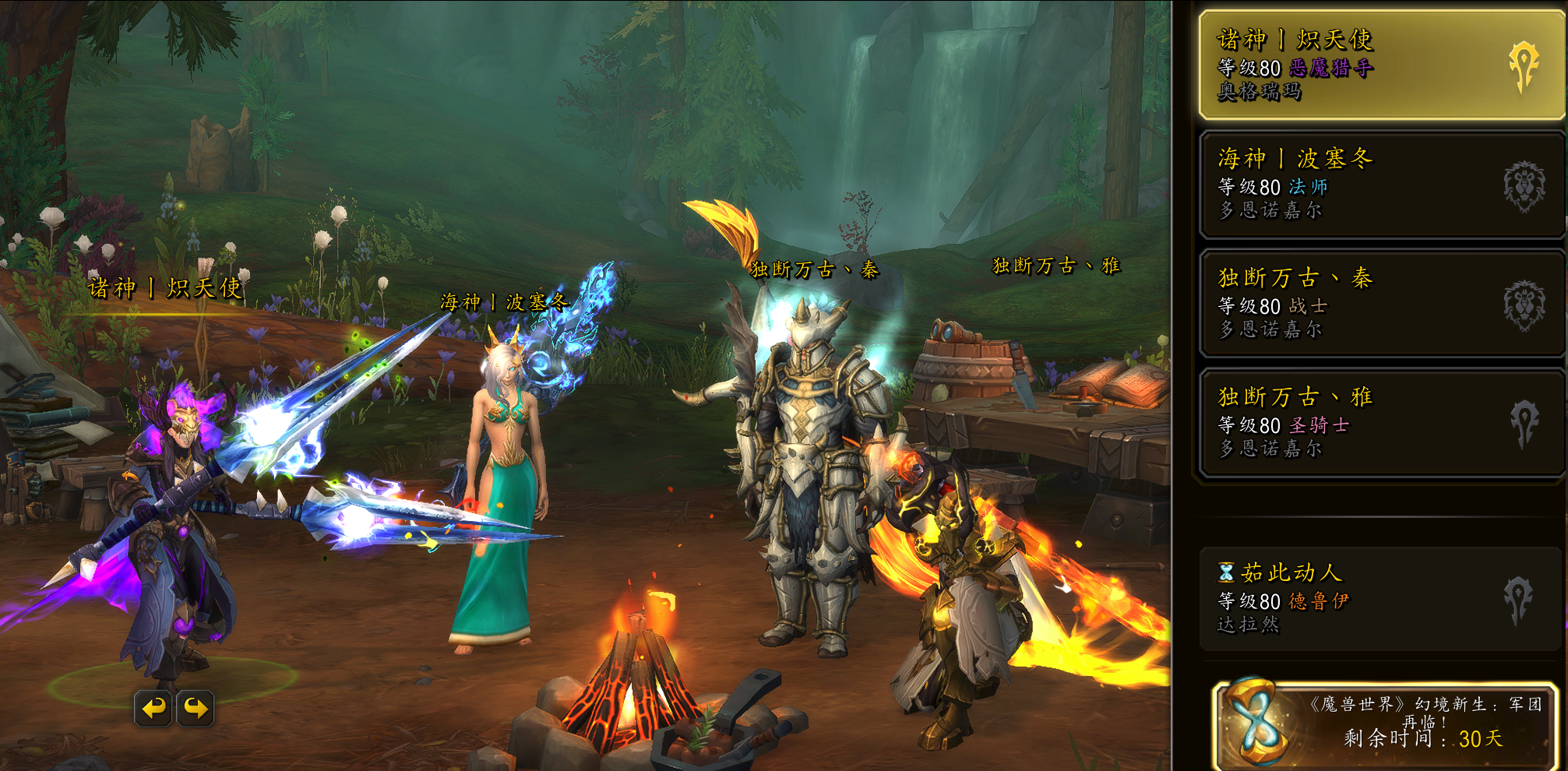Rotate character with the right arrow button
Viewport: 1568px width, 771px height.
tap(196, 708)
